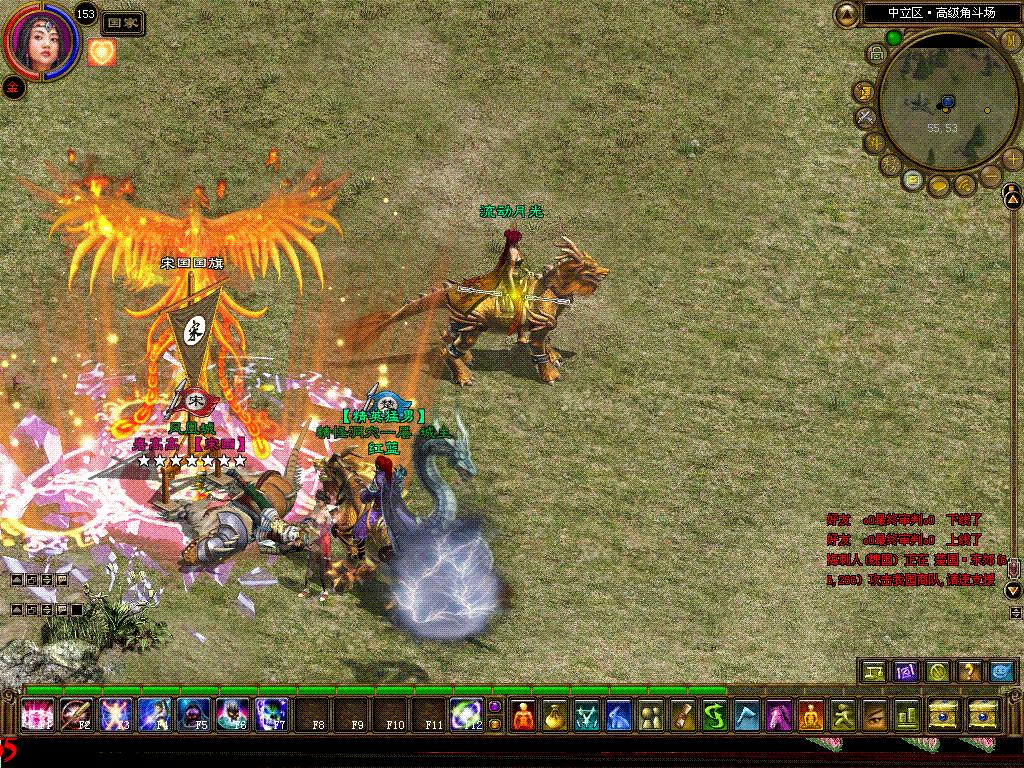Screen dimensions: 1024x768
Task: Cast the F5 hooded figure skill
Action: point(194,715)
